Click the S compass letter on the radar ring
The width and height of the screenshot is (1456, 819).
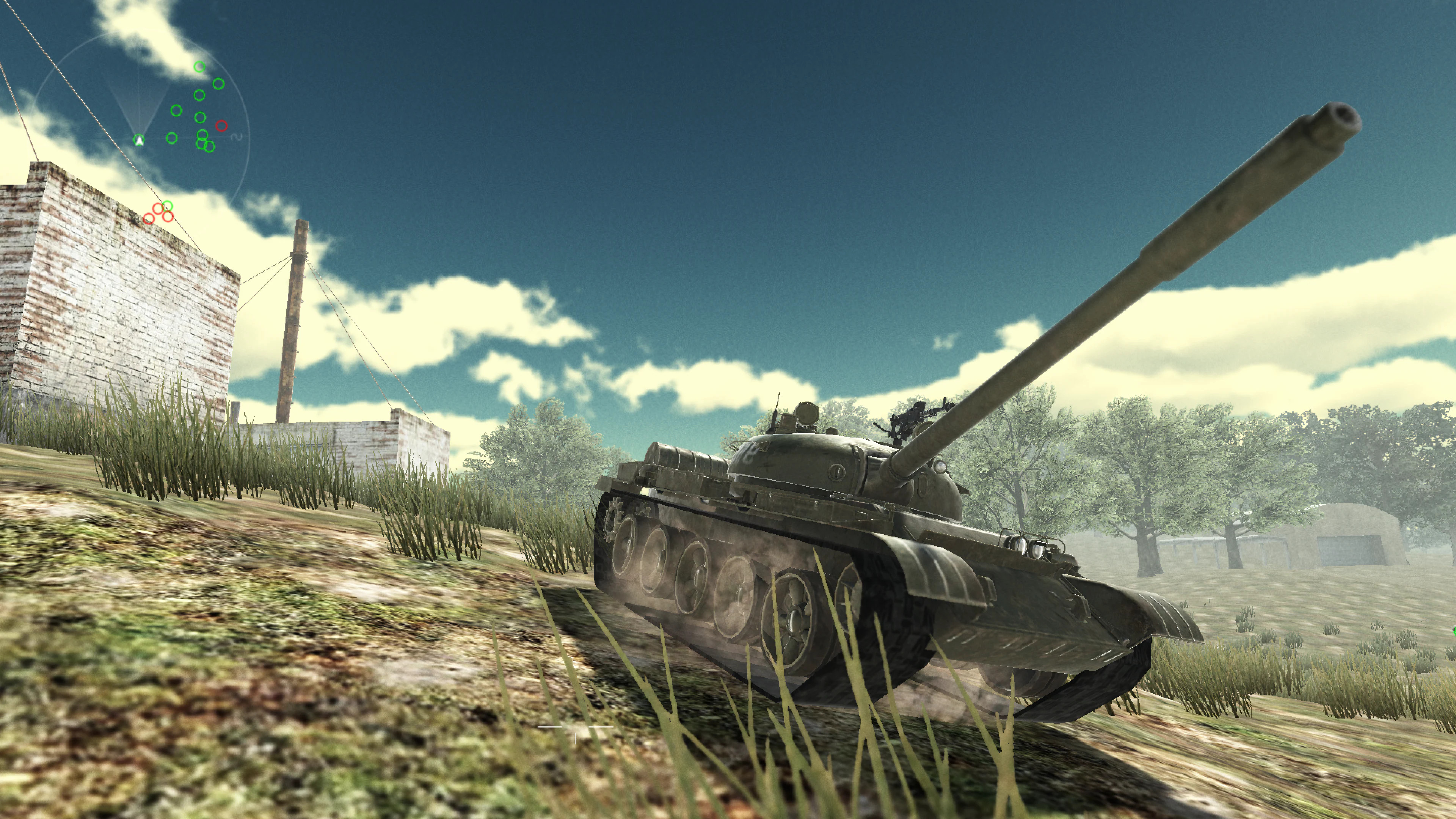tap(237, 137)
